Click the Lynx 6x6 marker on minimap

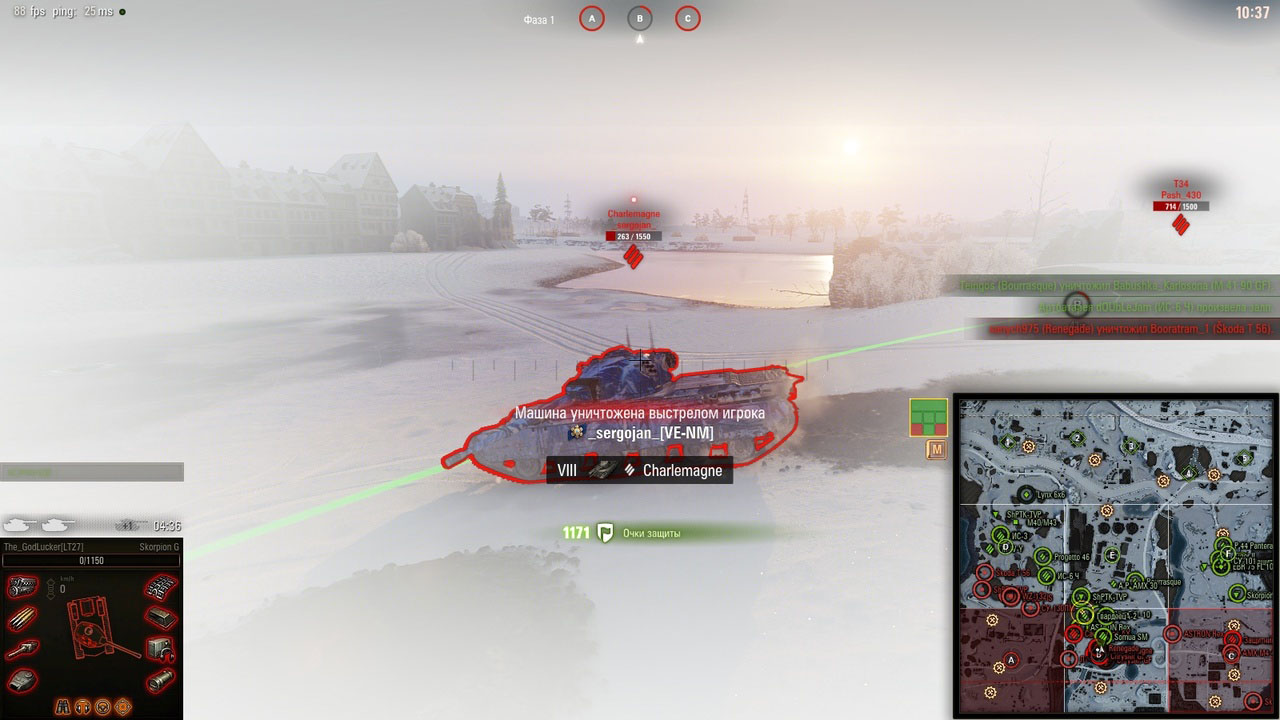pos(1027,494)
